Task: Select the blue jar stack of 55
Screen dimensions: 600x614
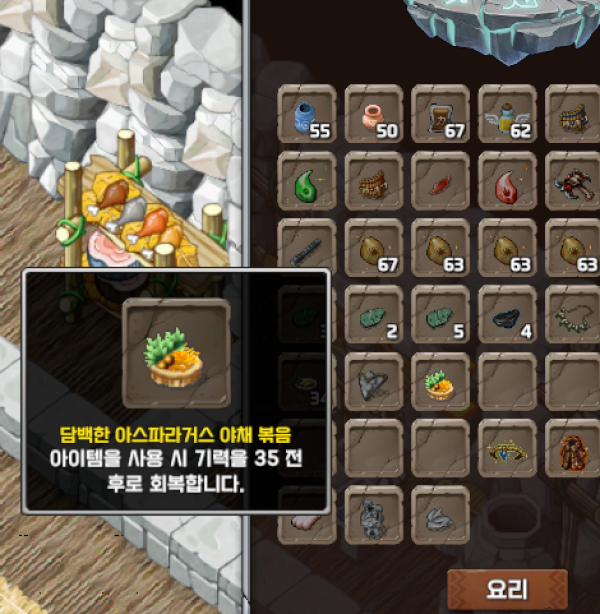Action: pos(308,115)
